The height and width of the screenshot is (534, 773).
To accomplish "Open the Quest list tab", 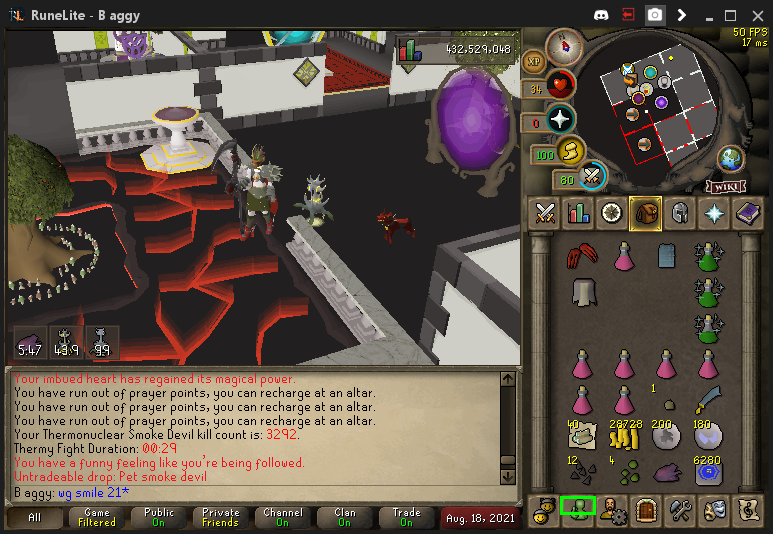I will click(612, 212).
